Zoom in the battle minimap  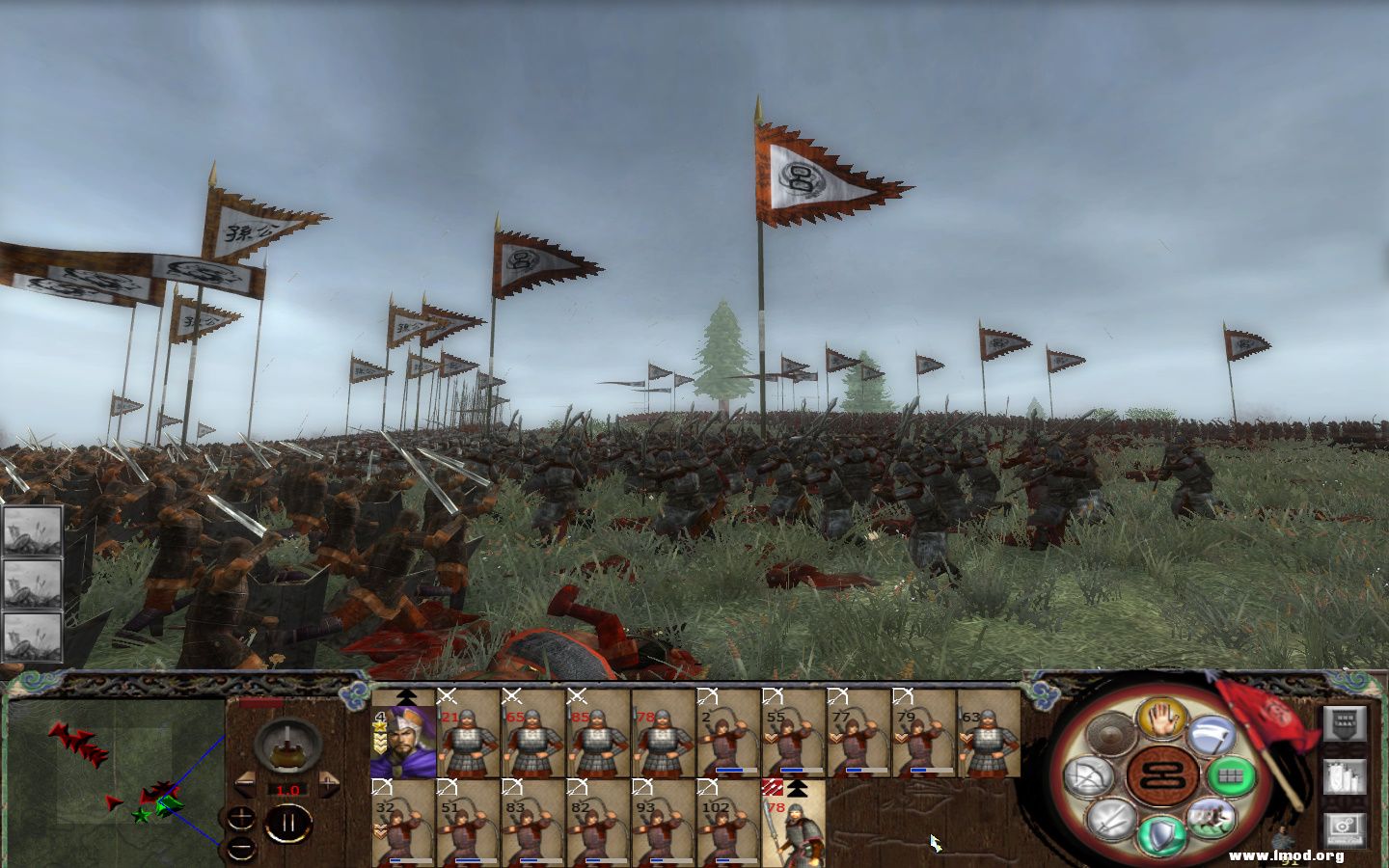(x=241, y=819)
